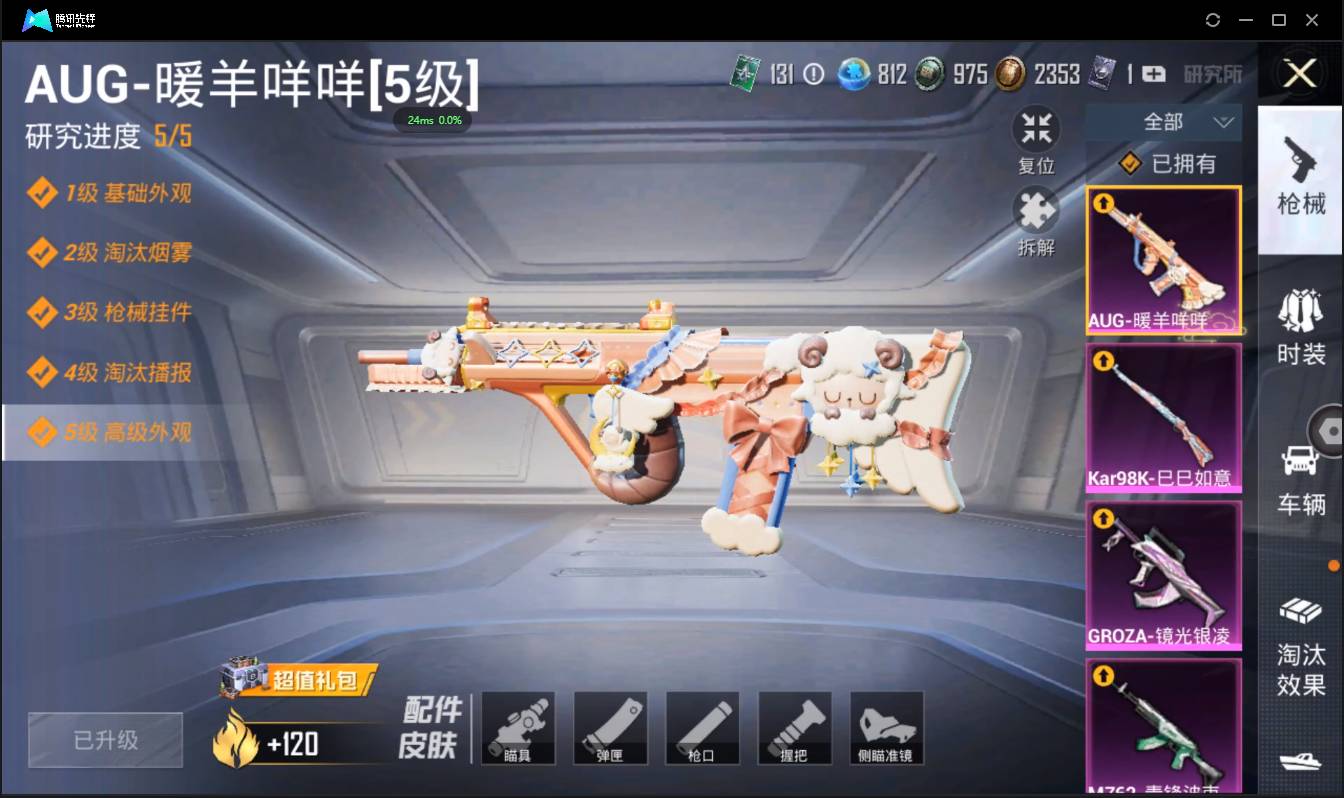The width and height of the screenshot is (1344, 798).
Task: Click the 已升级 (upgraded) button
Action: tap(104, 740)
